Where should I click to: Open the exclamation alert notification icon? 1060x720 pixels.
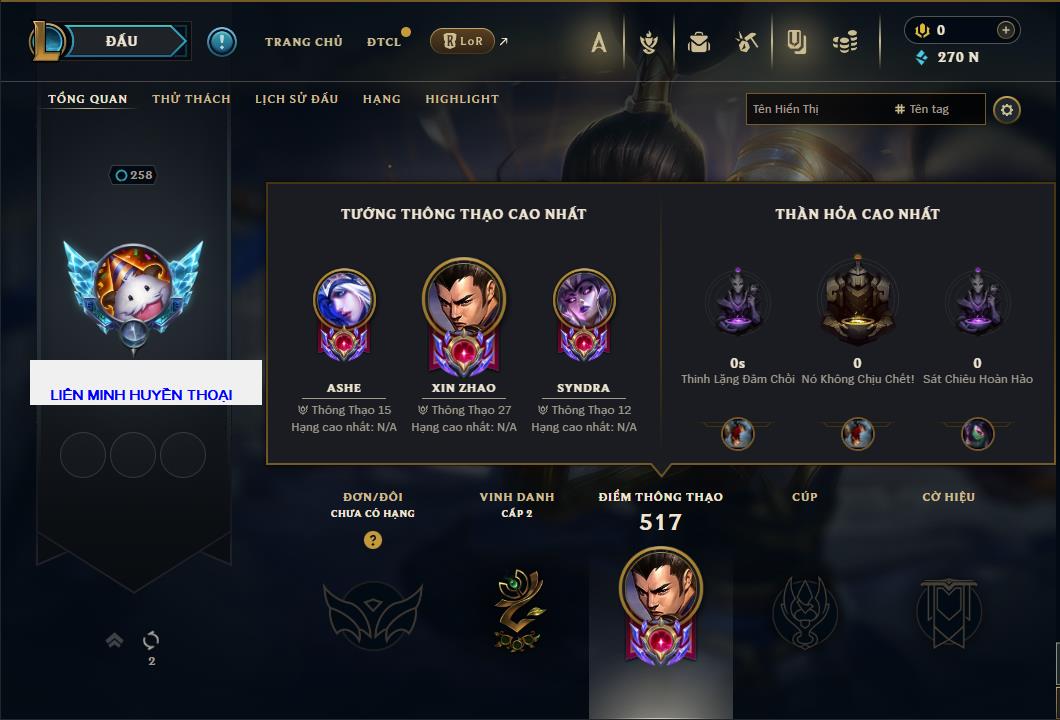pos(222,41)
